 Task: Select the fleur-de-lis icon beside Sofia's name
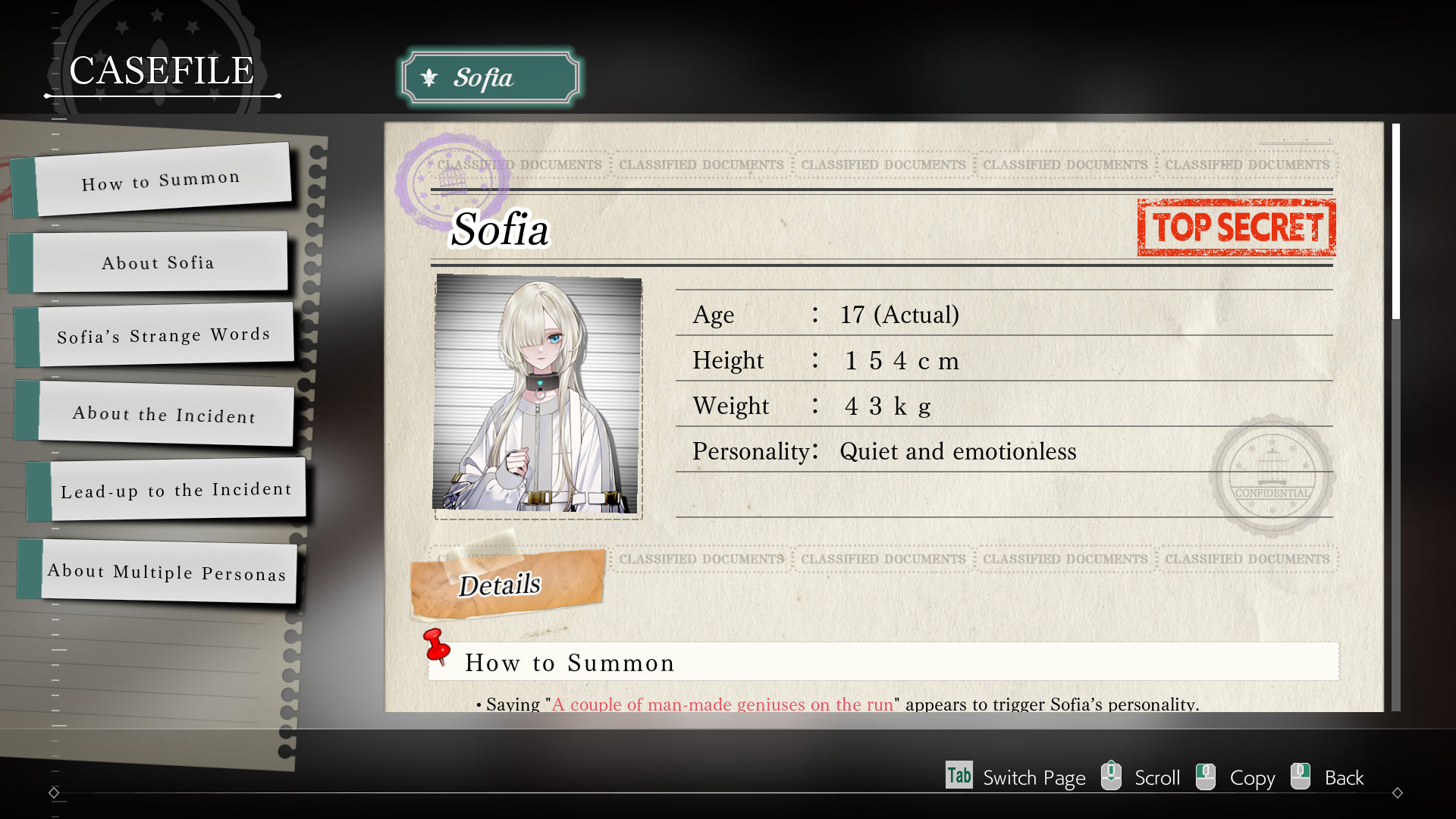(430, 77)
